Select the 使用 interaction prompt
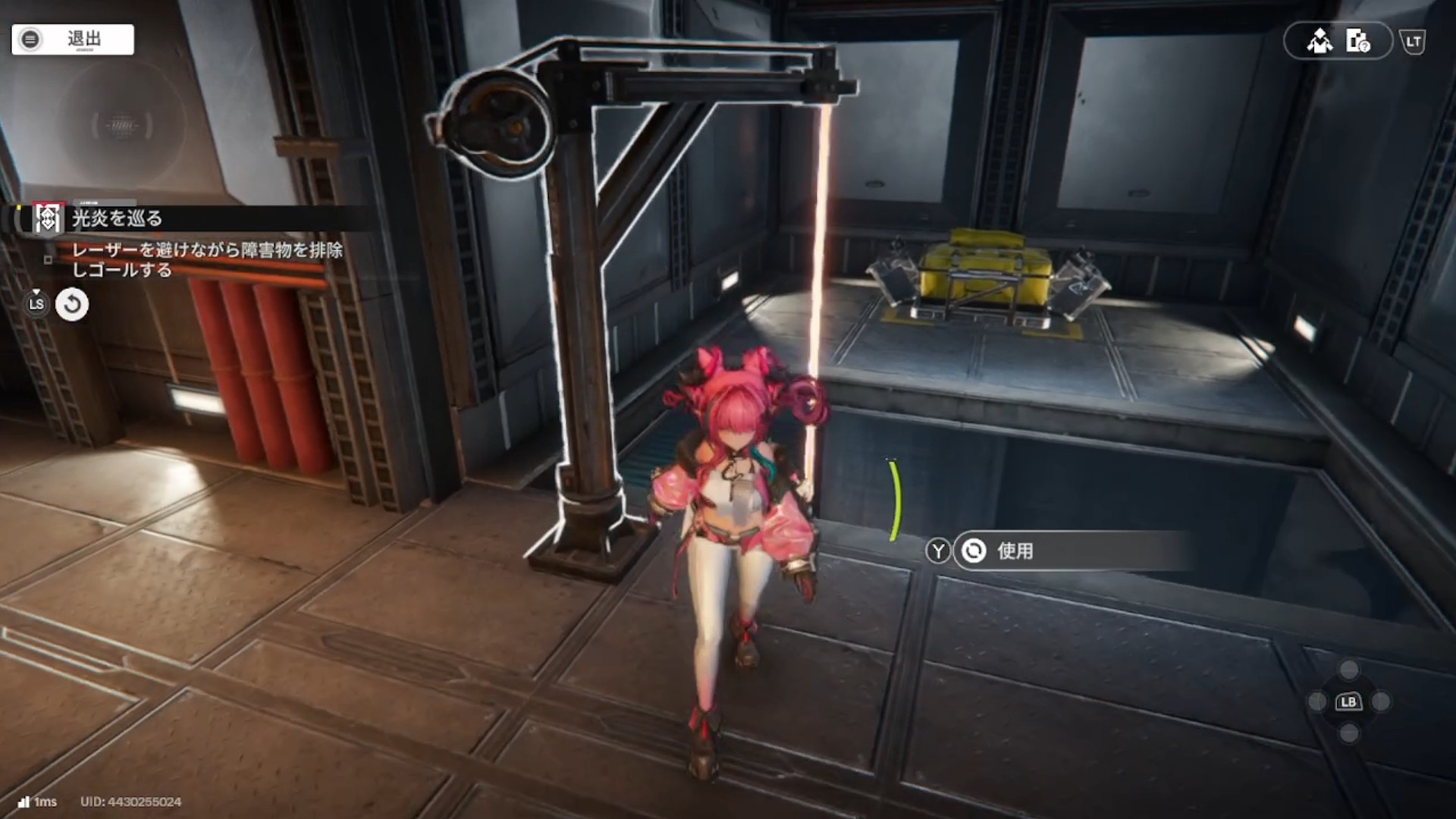 coord(1014,551)
